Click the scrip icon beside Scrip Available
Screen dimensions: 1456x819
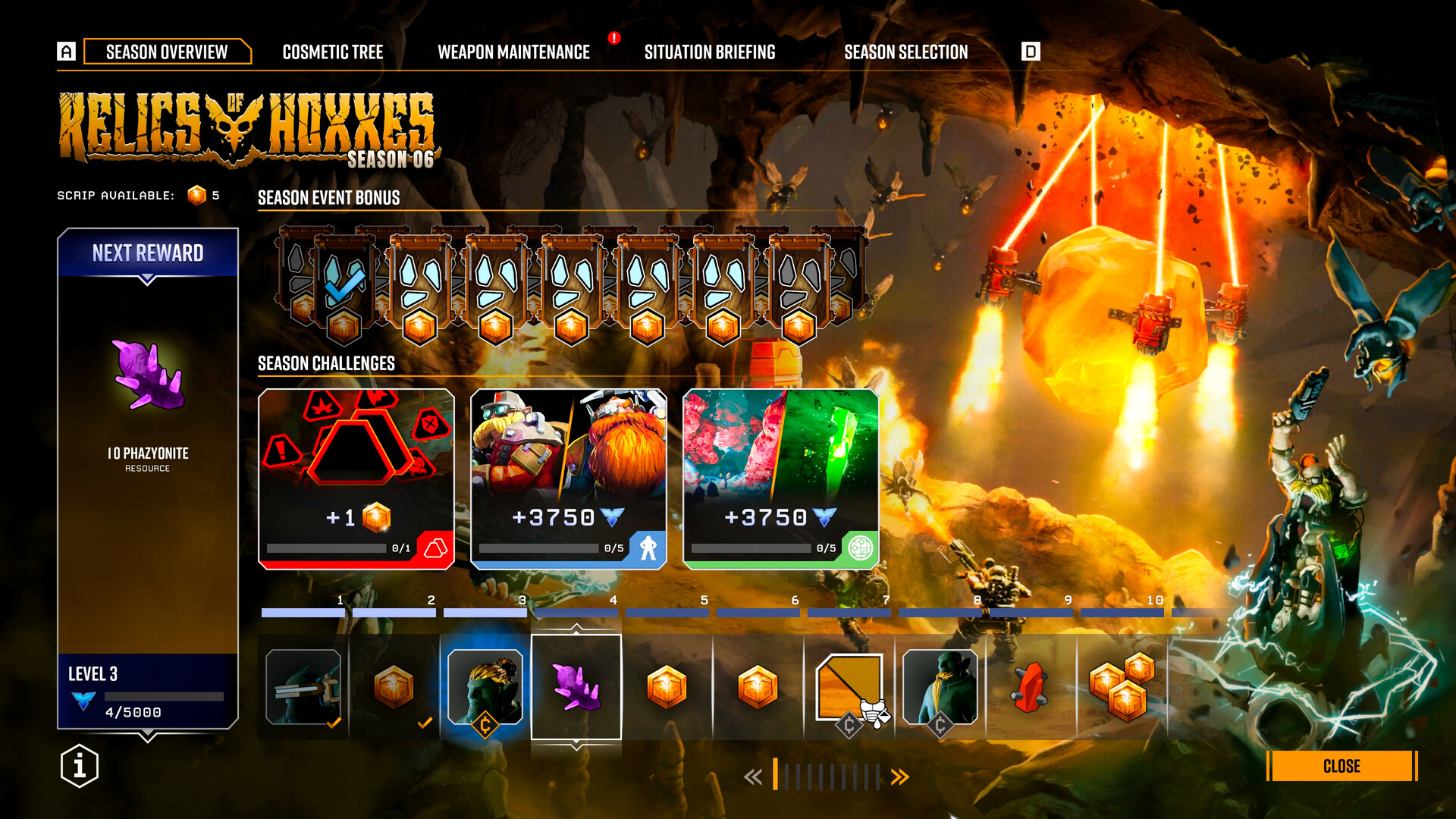(194, 195)
